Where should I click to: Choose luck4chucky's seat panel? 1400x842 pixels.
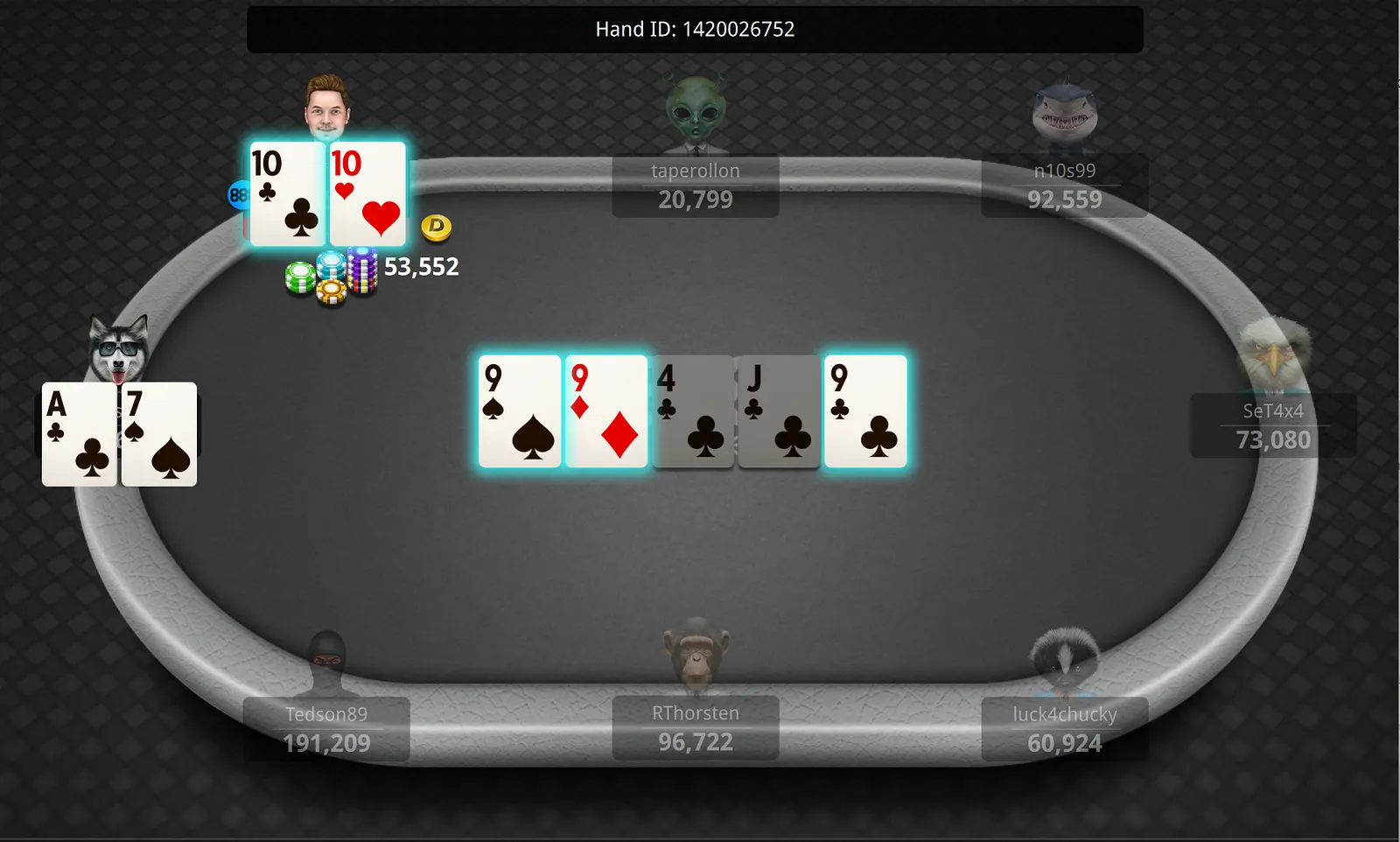tap(1064, 729)
